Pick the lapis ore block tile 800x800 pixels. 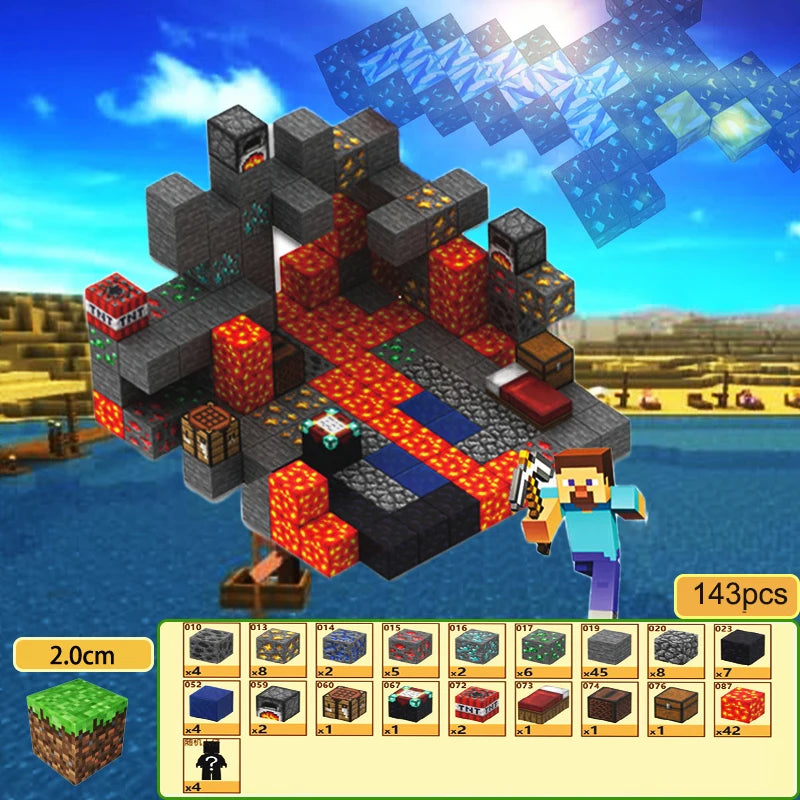pyautogui.click(x=344, y=648)
